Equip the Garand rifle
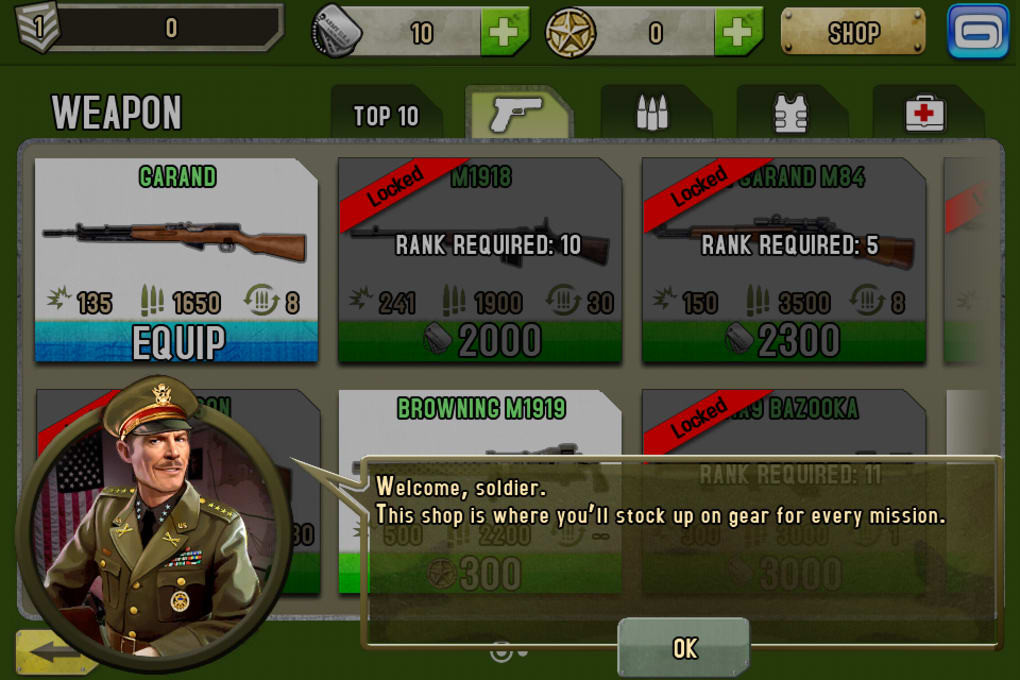Image resolution: width=1020 pixels, height=680 pixels. click(176, 342)
